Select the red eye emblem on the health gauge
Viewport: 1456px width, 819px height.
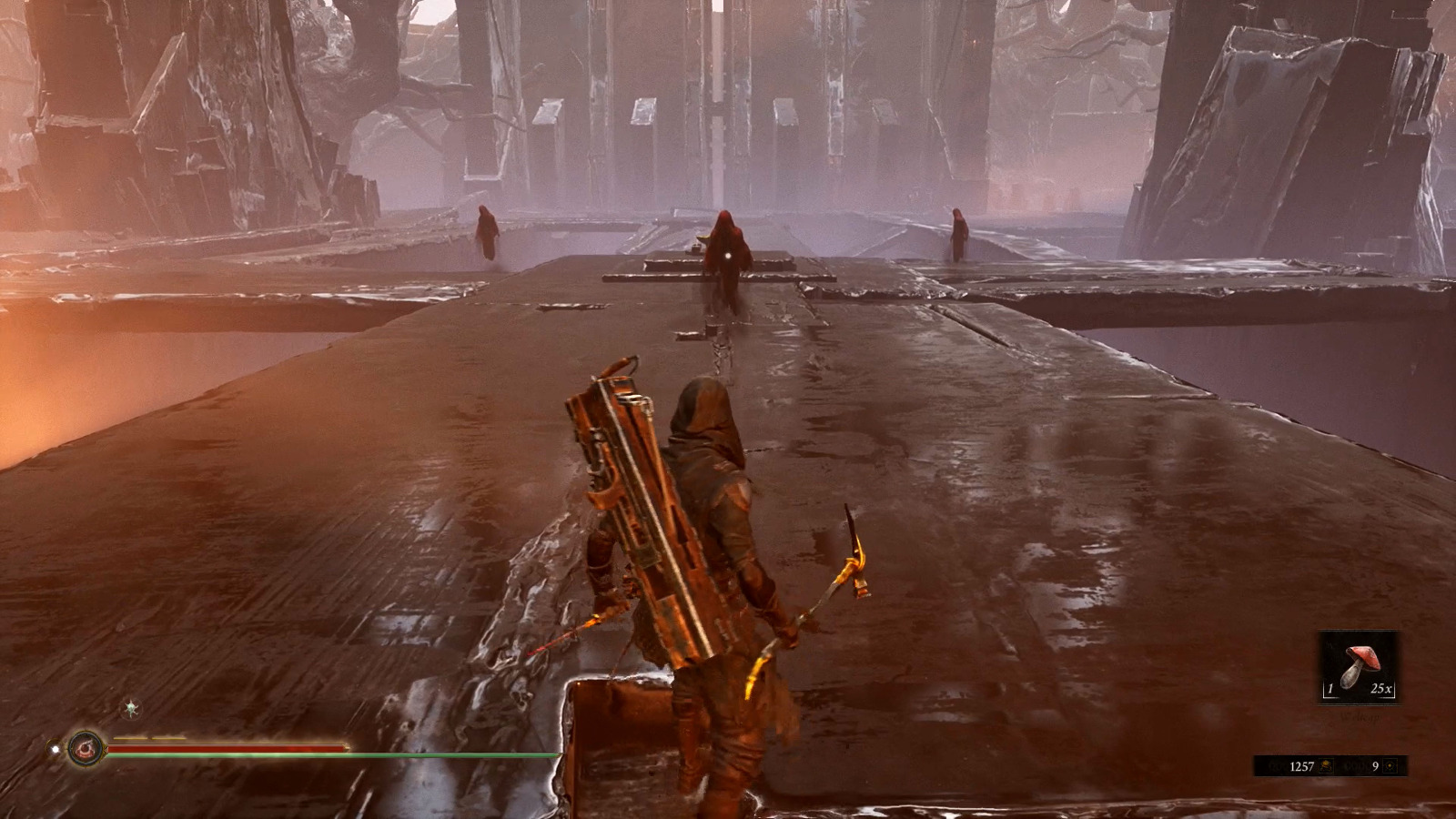click(86, 748)
